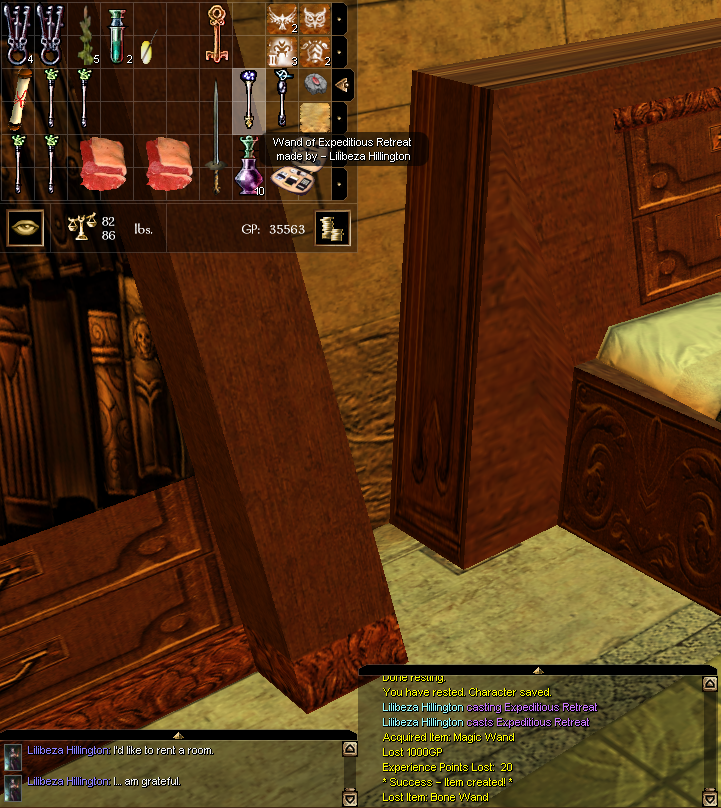Select the orange owl face item

click(x=315, y=17)
